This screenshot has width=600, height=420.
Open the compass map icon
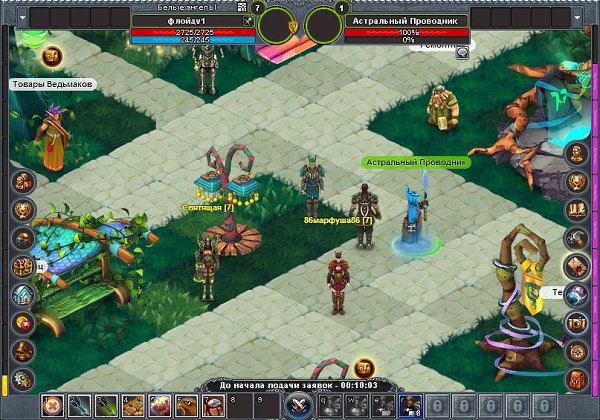577,351
